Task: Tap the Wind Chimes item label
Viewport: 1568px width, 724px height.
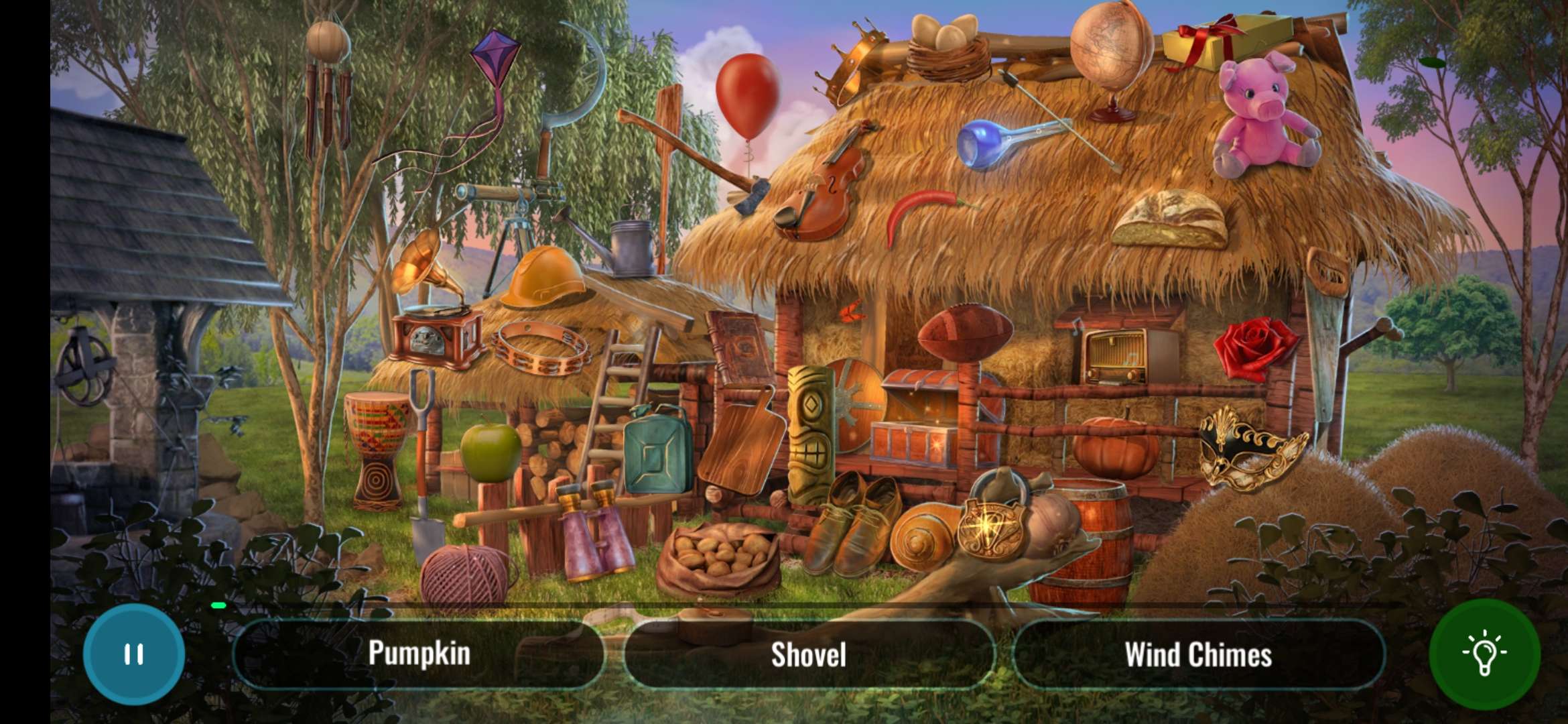Action: [x=1198, y=655]
